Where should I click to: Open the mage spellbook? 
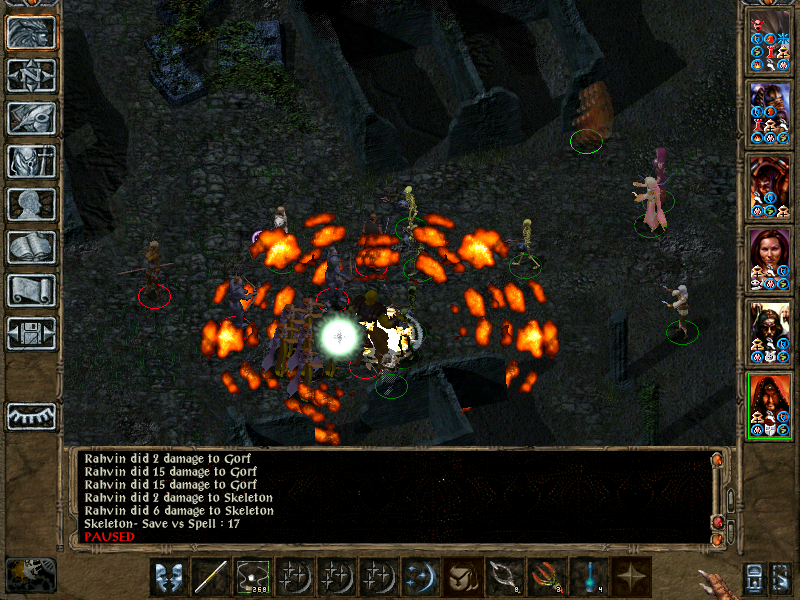(31, 247)
